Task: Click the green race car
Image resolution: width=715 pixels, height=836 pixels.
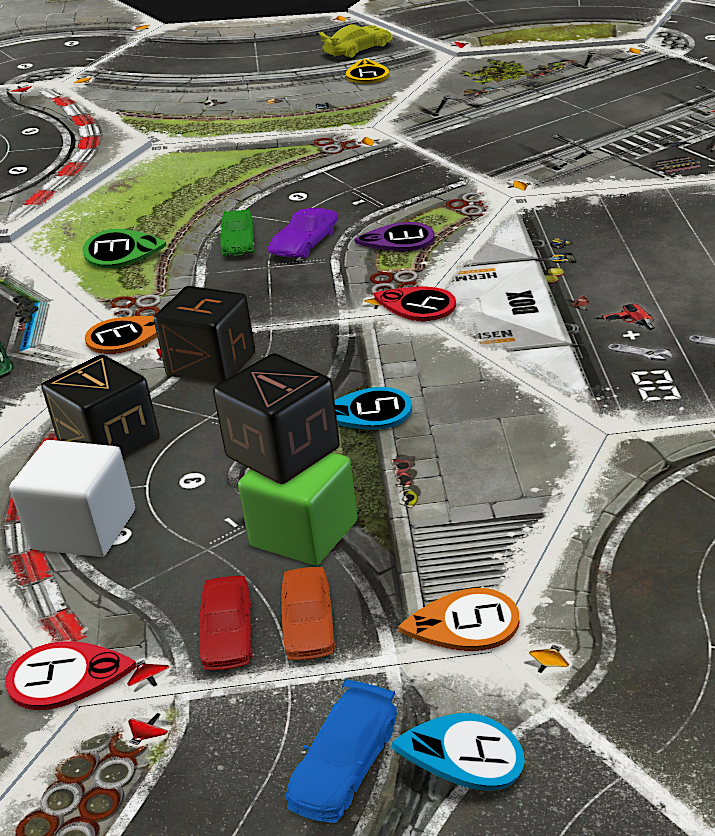Action: (237, 232)
